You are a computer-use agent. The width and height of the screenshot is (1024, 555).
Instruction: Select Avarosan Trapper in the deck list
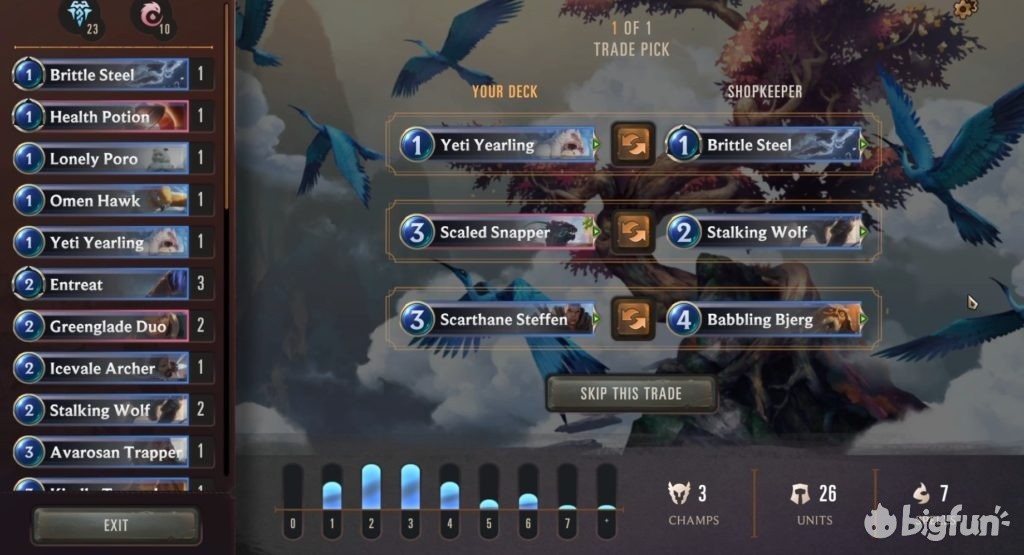pyautogui.click(x=101, y=452)
